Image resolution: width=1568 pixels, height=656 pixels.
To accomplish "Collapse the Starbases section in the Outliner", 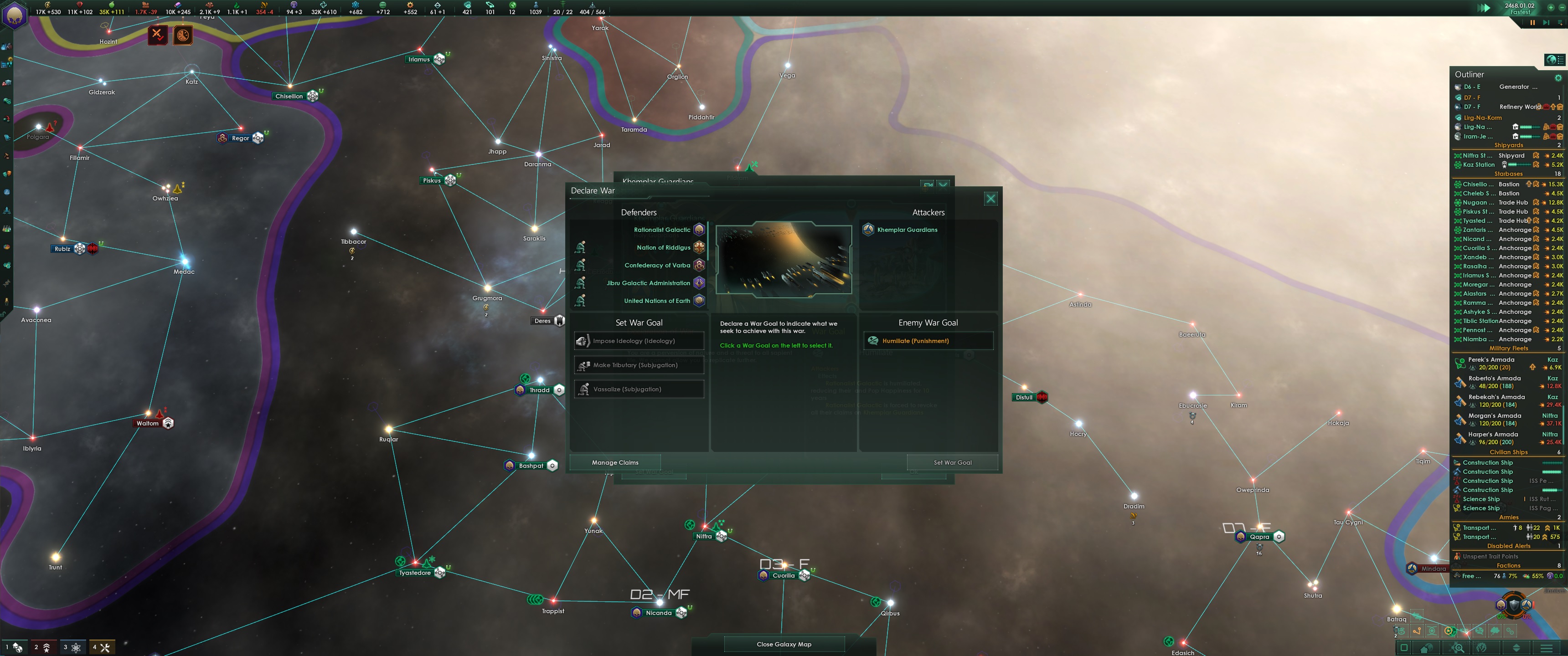I will click(x=1509, y=174).
